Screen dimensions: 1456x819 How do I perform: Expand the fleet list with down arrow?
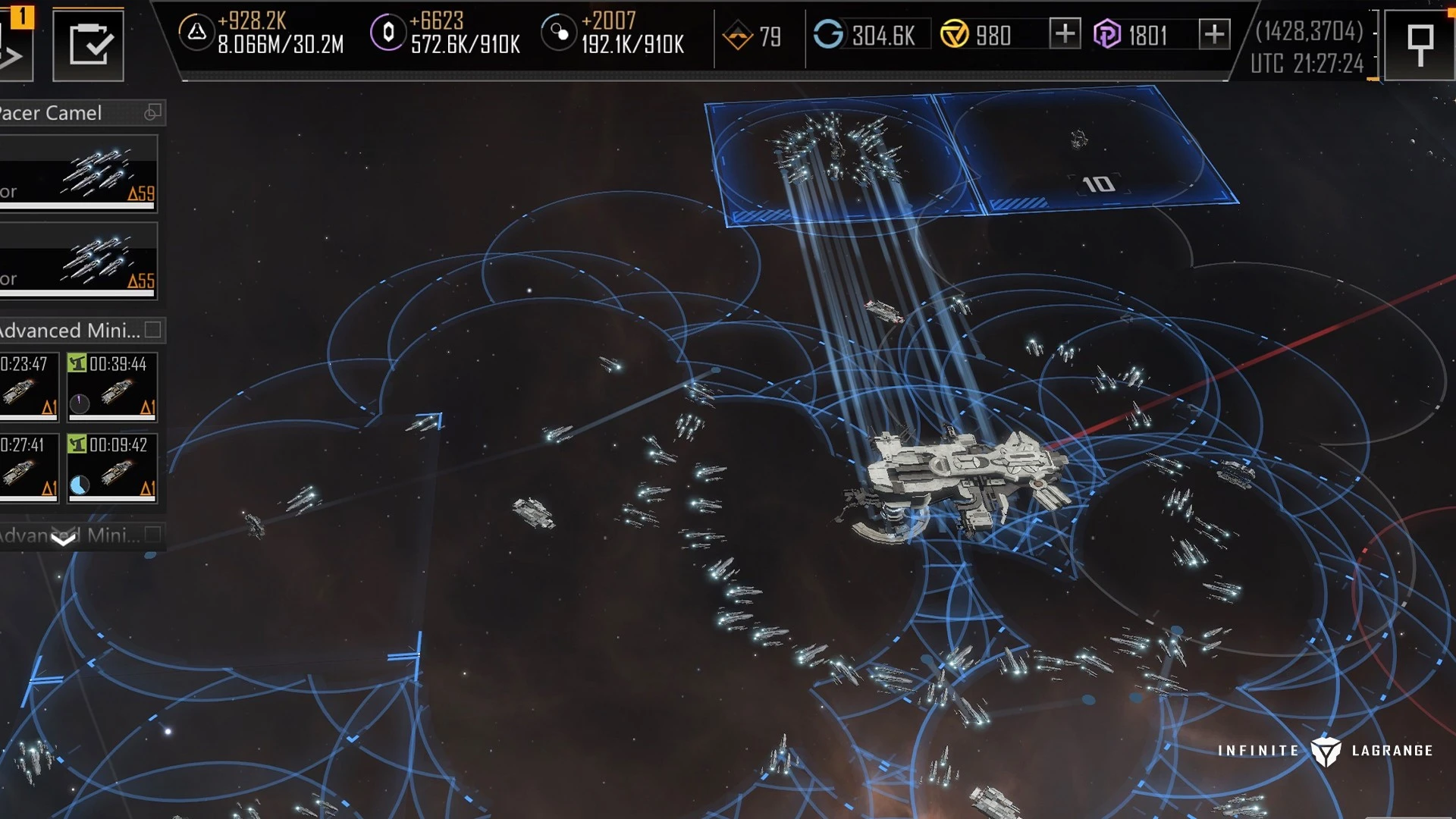click(x=64, y=539)
